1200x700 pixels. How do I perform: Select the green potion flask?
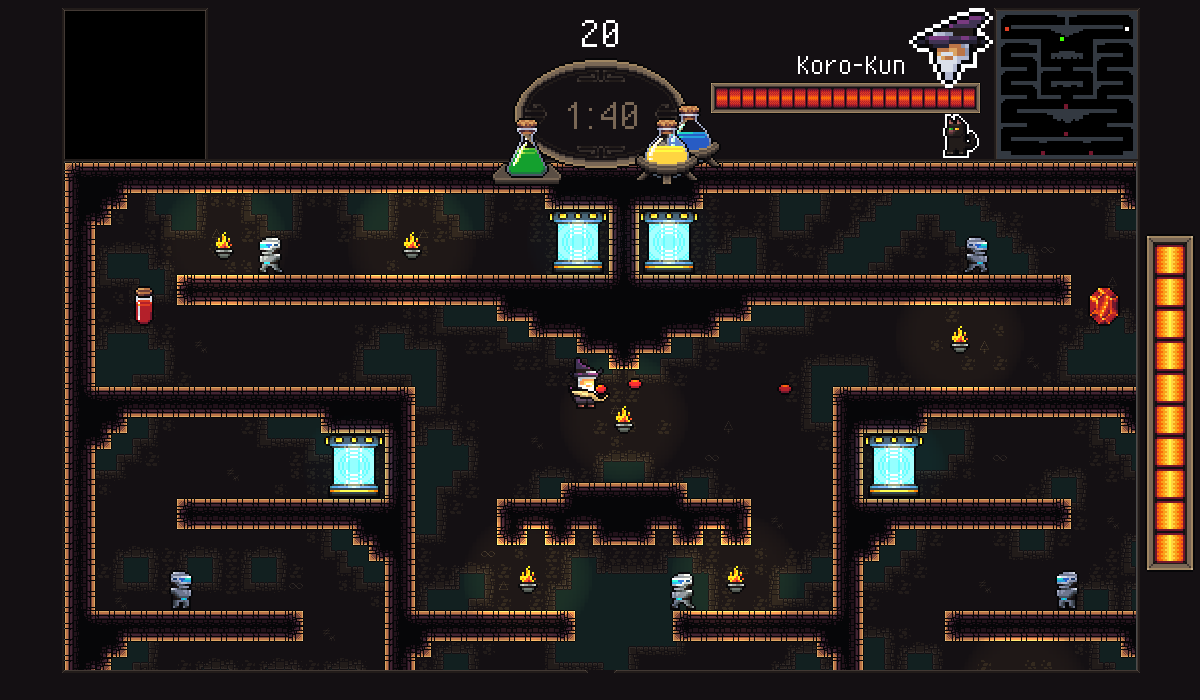pos(526,155)
